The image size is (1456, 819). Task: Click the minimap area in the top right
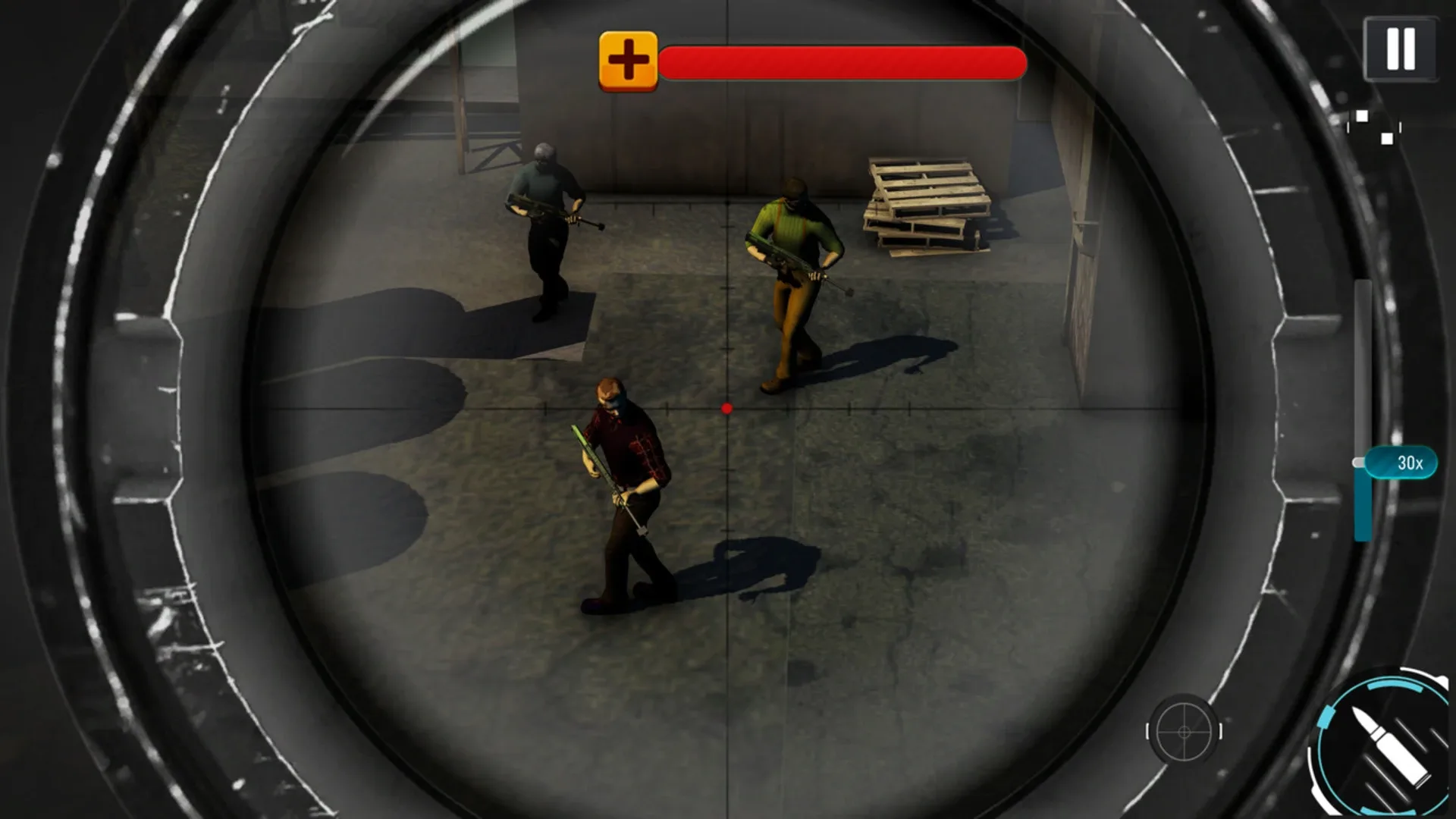tap(1373, 129)
